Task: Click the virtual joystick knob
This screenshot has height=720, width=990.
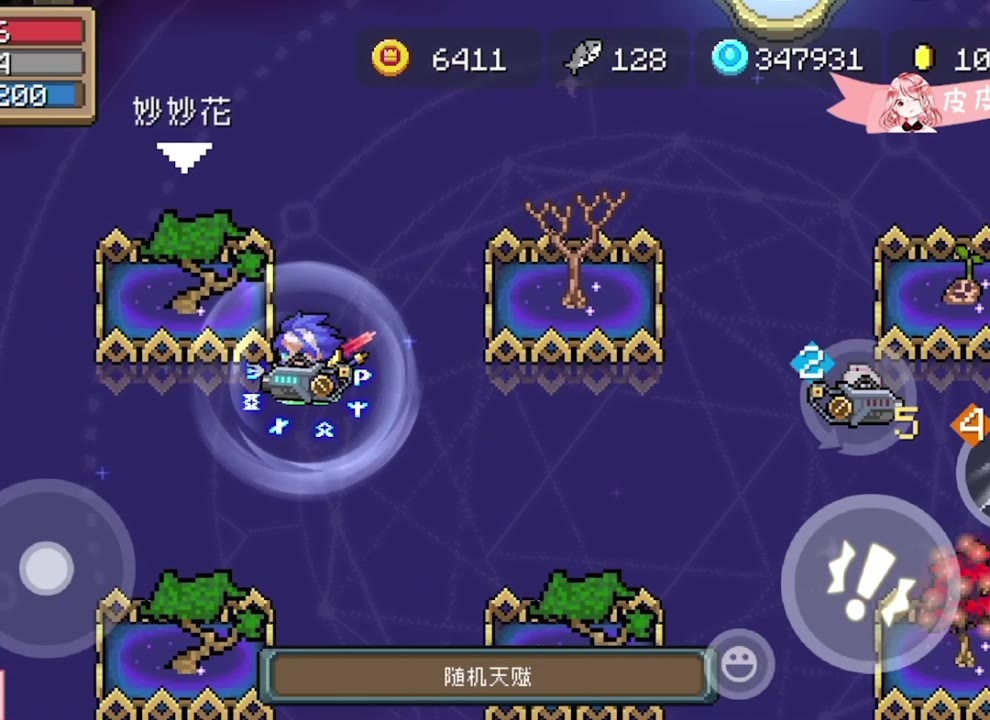Action: (x=47, y=568)
